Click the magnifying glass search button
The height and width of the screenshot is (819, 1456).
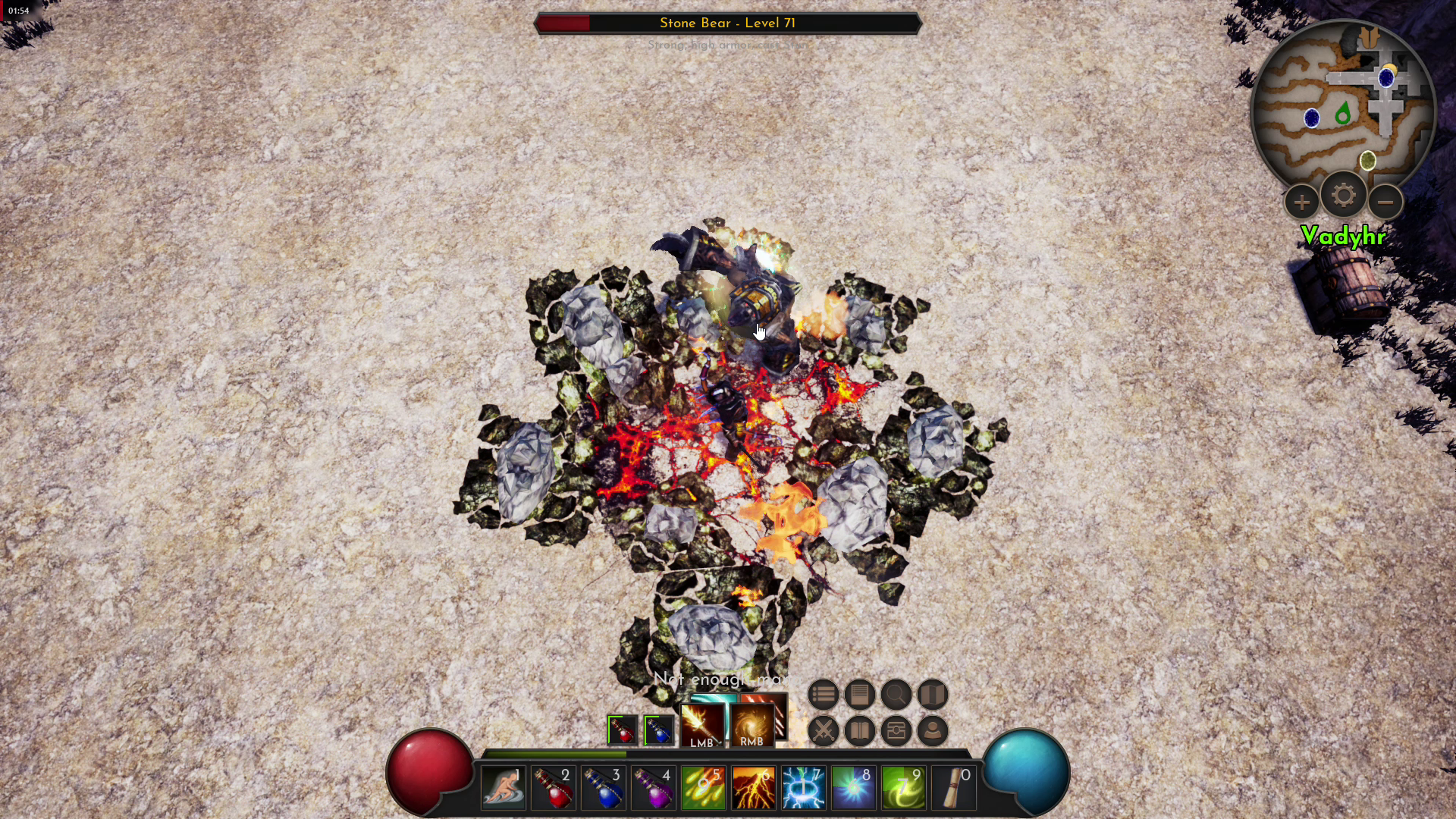tap(896, 695)
